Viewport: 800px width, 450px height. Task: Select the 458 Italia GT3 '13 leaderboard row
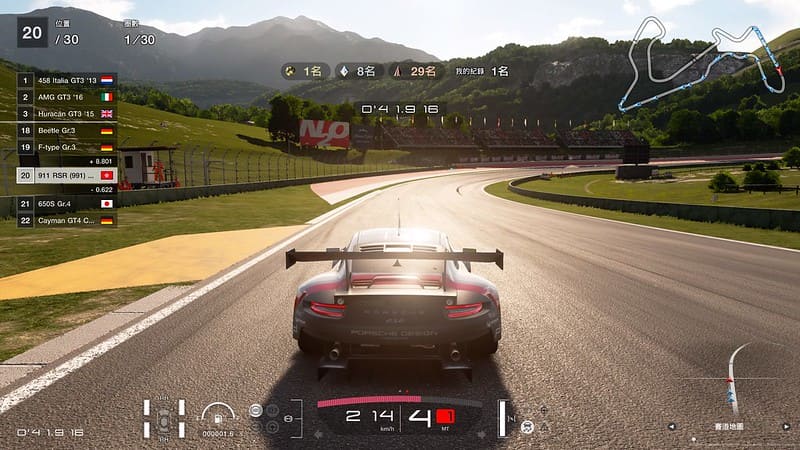tap(67, 79)
